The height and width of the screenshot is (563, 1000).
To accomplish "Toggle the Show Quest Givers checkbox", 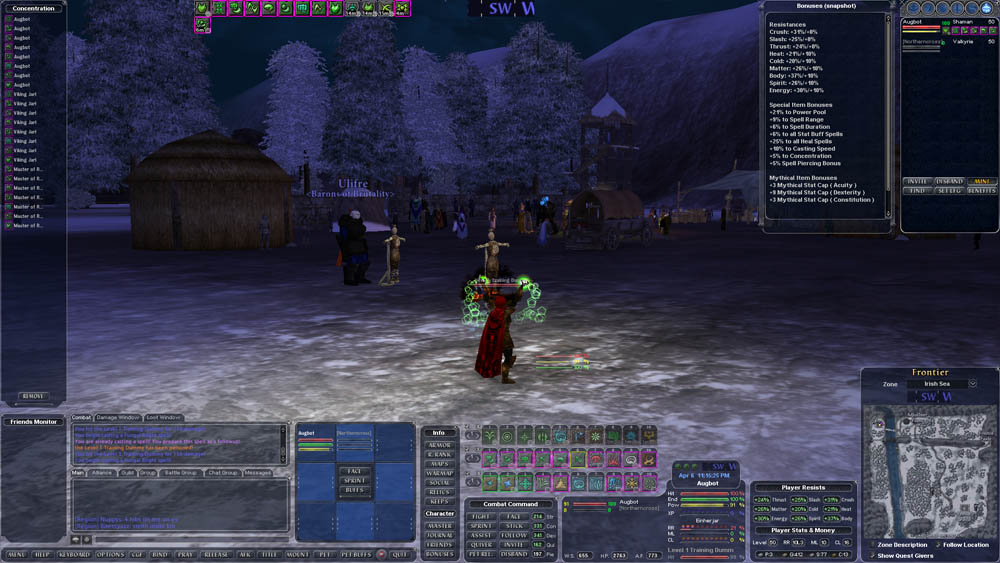I will 872,555.
